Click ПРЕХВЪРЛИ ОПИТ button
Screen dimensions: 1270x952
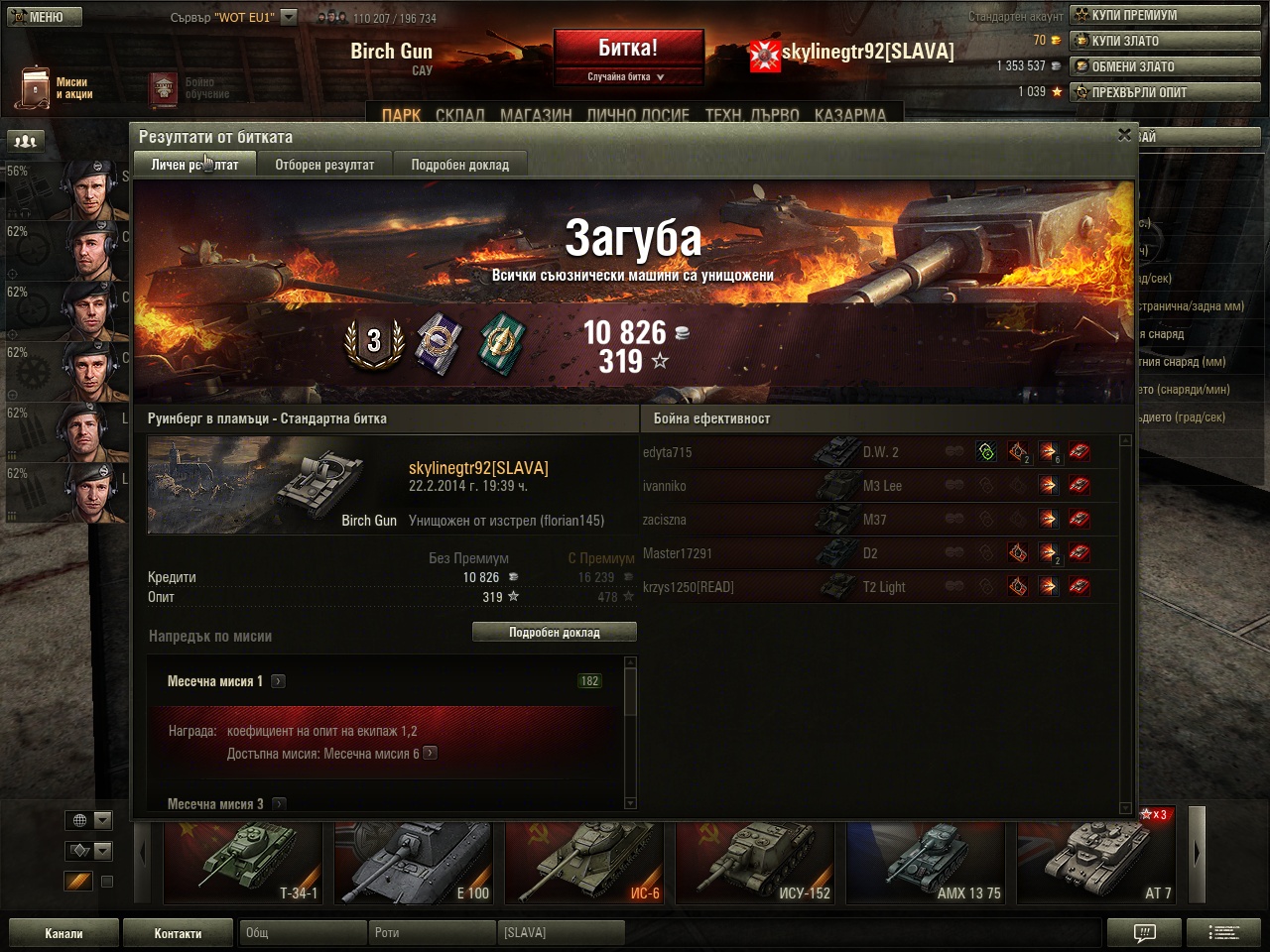[x=1164, y=92]
